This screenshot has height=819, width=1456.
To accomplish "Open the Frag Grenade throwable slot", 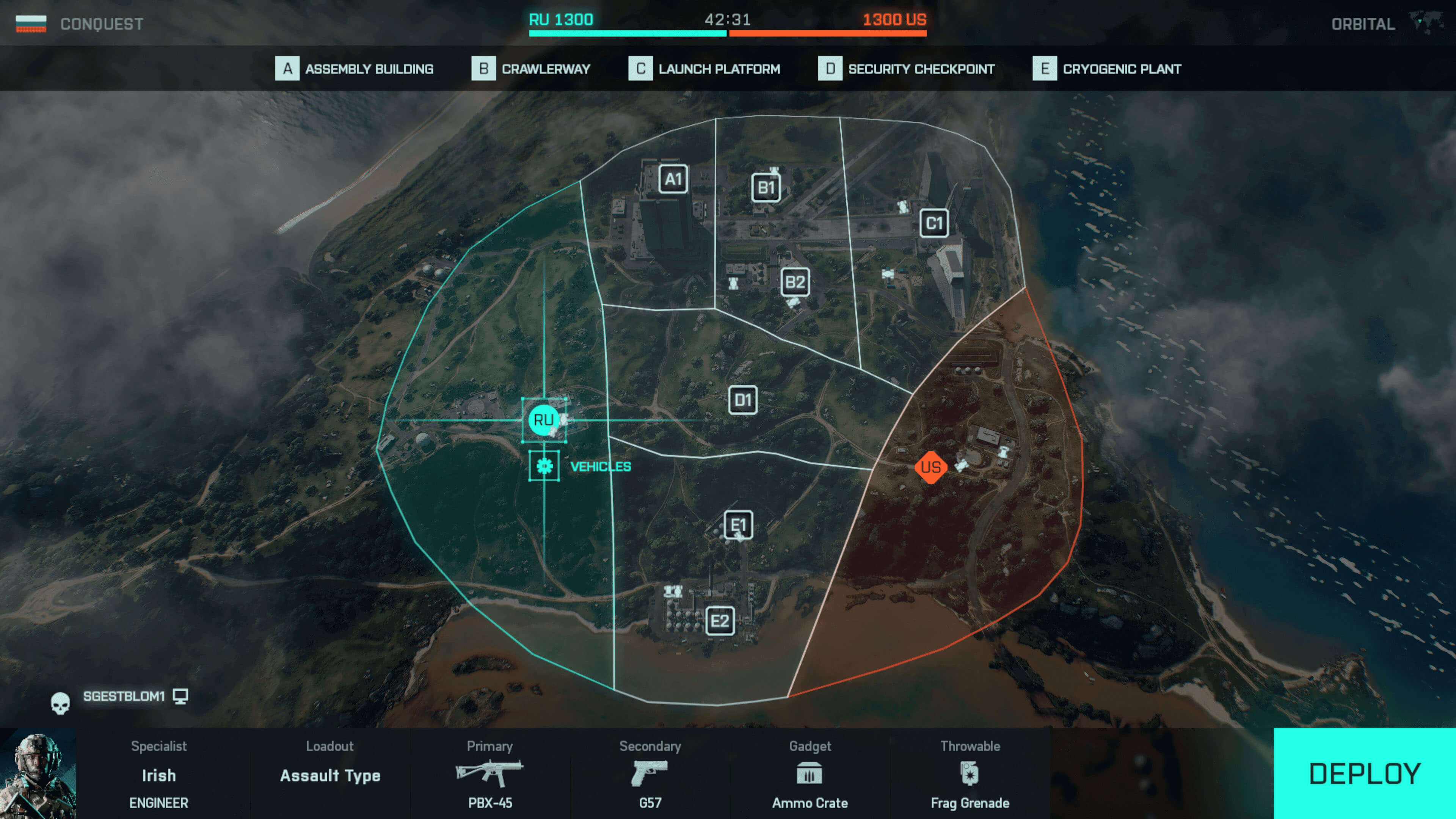I will pos(970,774).
